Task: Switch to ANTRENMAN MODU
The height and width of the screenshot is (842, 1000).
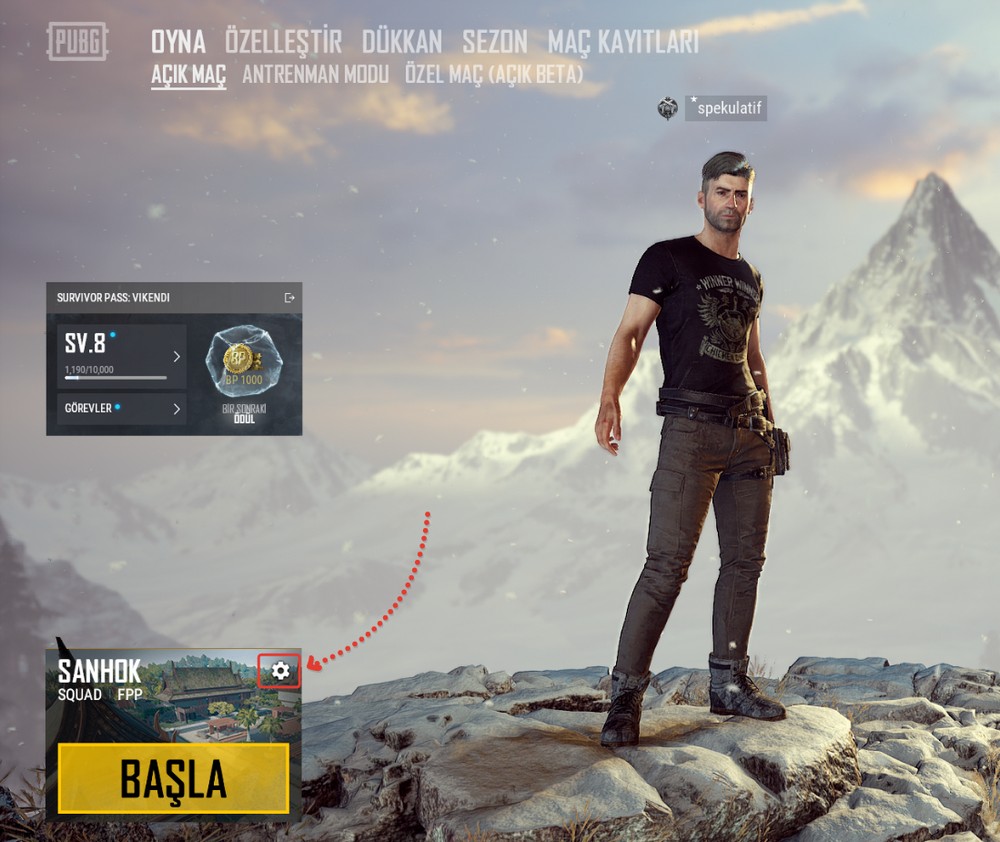Action: click(315, 74)
